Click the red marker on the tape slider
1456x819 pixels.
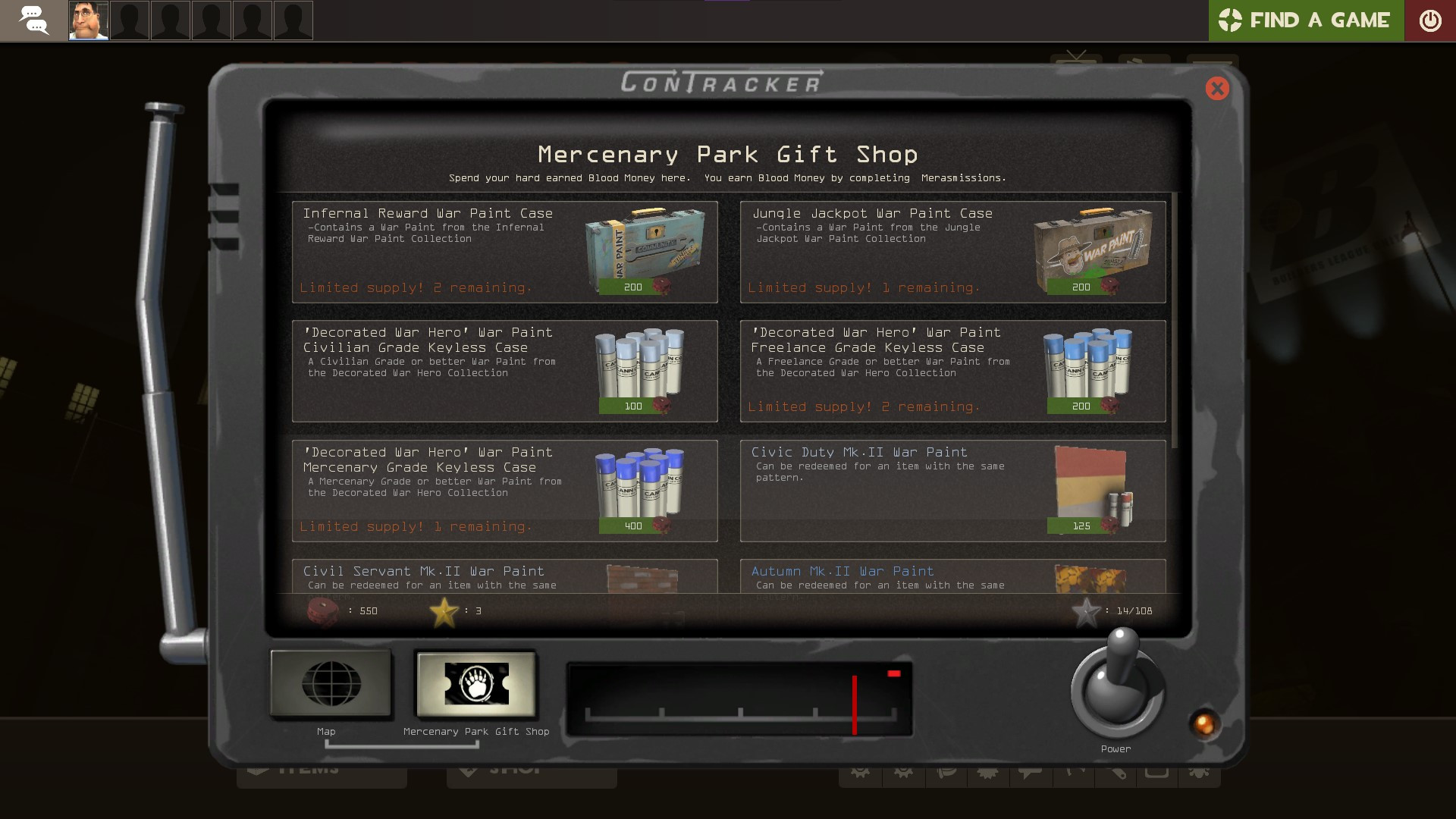pos(854,704)
